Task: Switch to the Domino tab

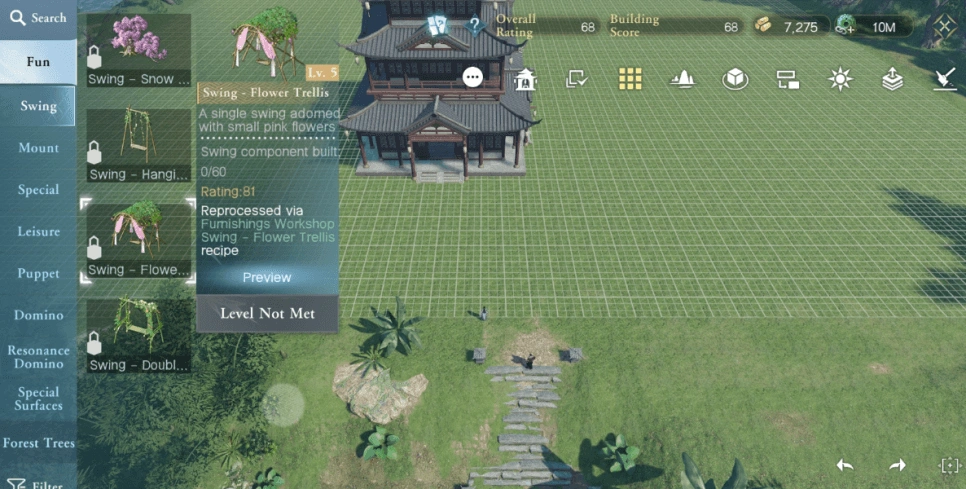Action: [38, 316]
